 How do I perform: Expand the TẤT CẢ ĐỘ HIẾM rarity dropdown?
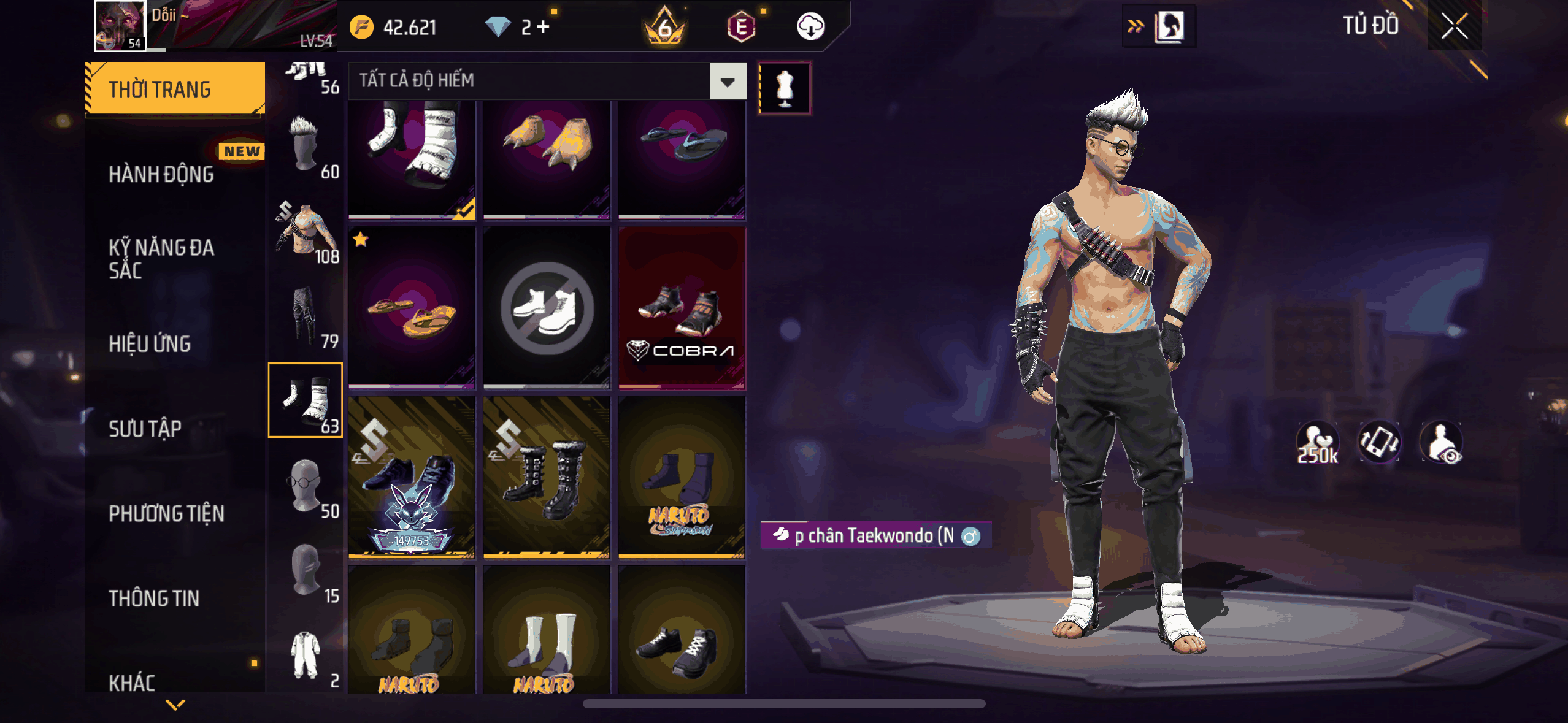(728, 81)
